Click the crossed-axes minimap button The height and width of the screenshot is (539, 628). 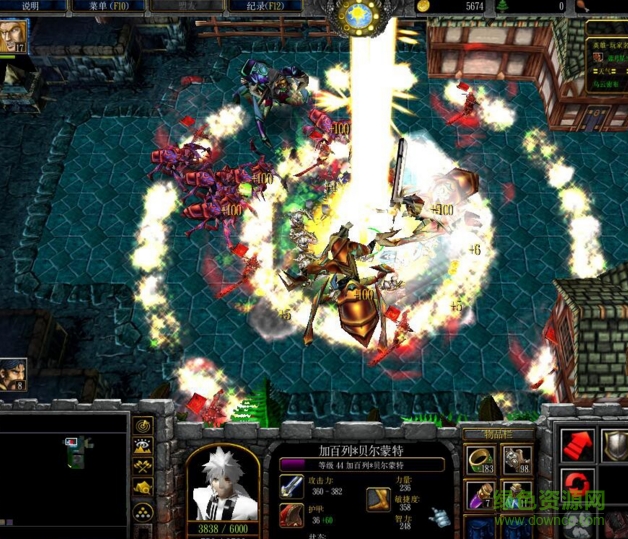[x=143, y=468]
